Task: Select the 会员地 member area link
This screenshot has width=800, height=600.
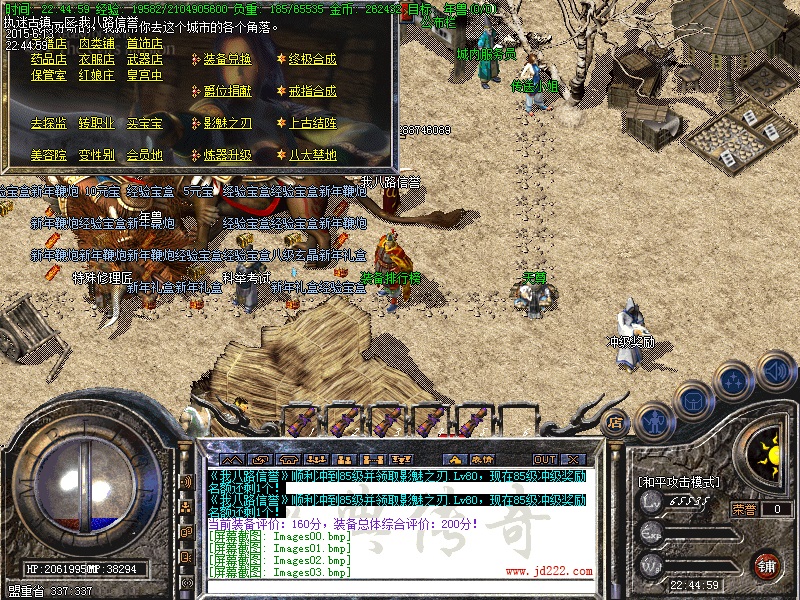Action: pos(145,155)
